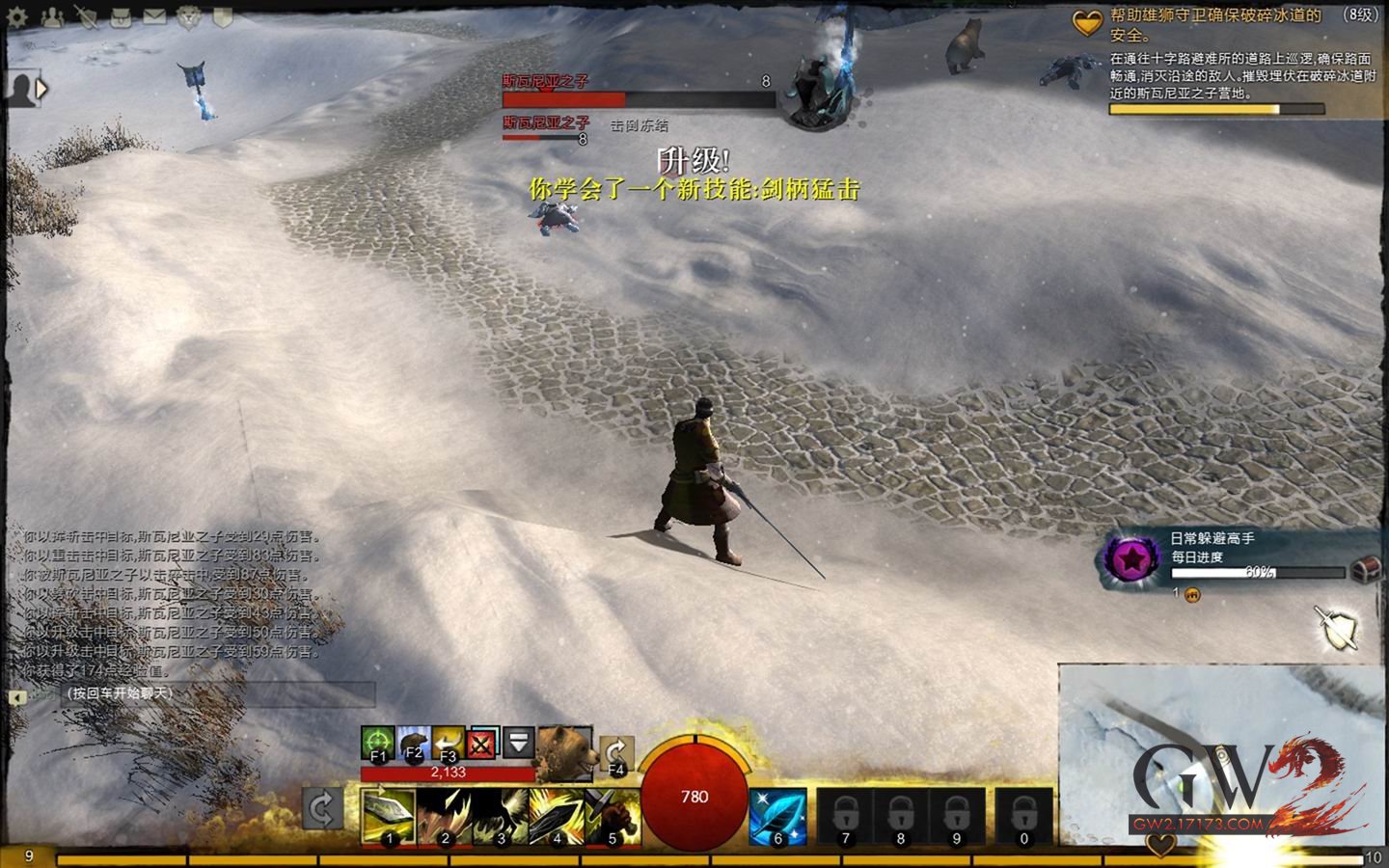
Task: Open the guild shield icon
Action: click(223, 16)
